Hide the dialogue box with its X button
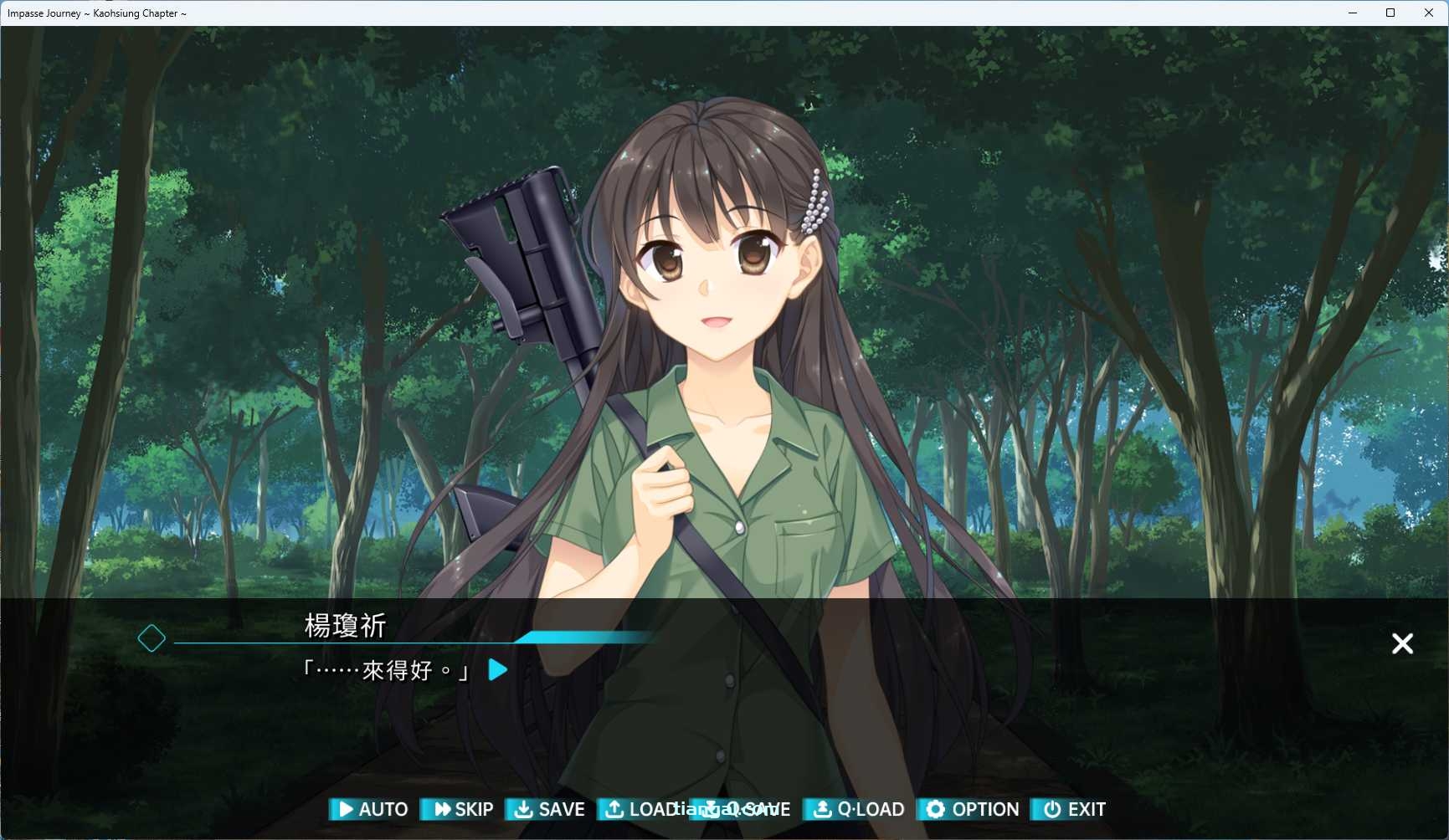 (x=1403, y=643)
